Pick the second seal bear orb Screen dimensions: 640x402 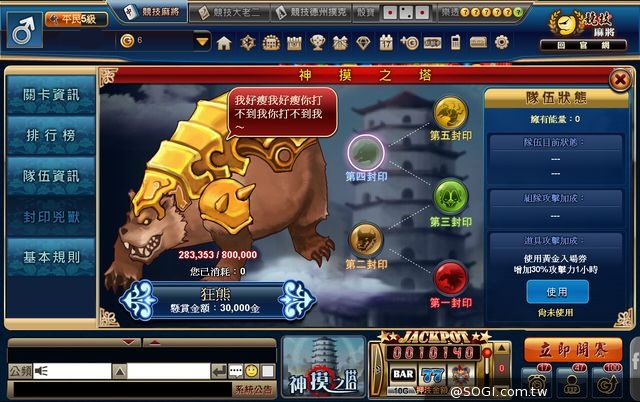(364, 239)
